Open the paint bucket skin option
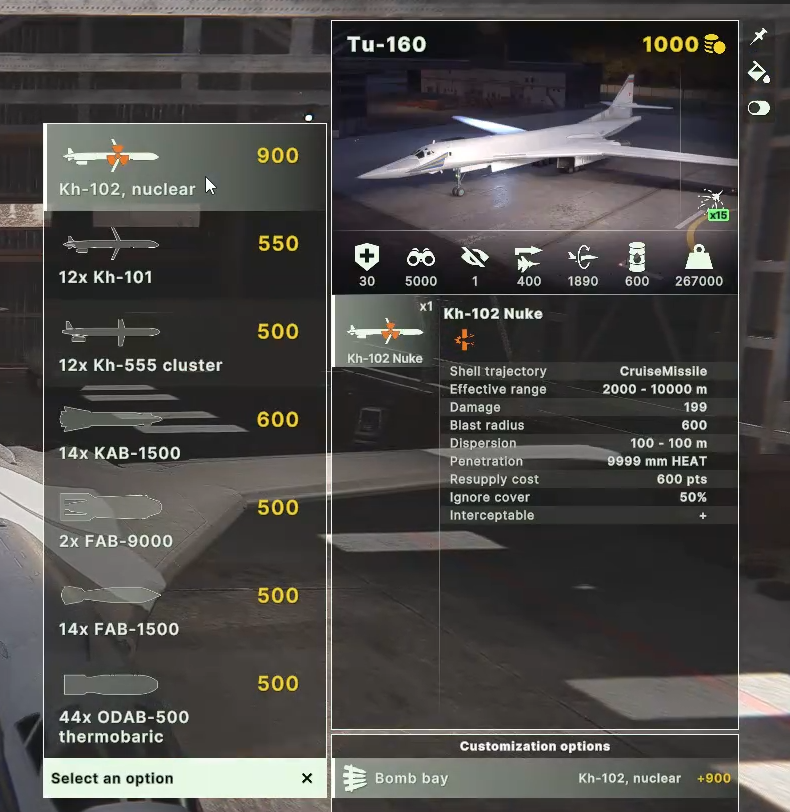Screen dimensions: 790x812 pos(758,72)
